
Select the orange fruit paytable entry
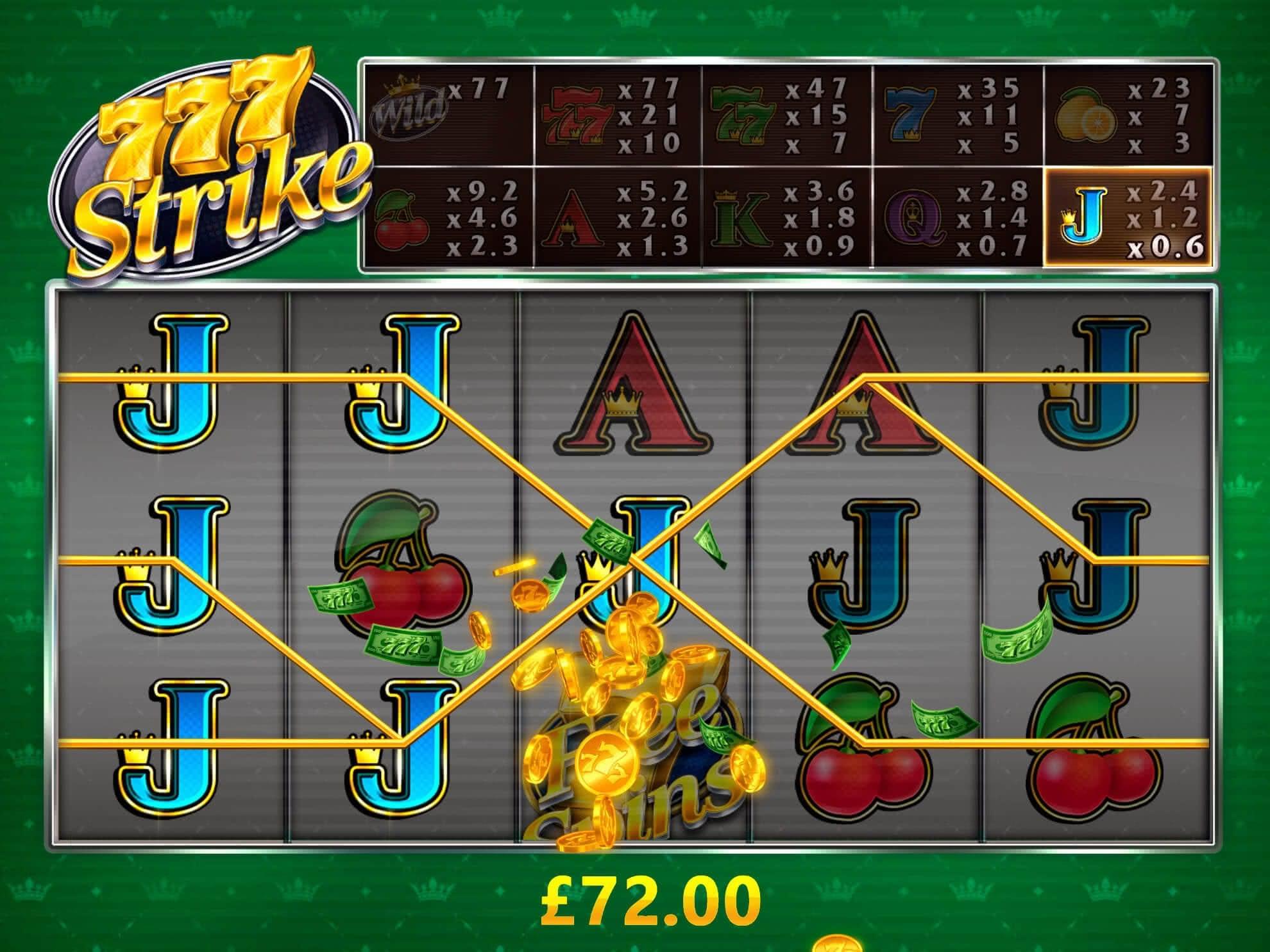tap(1128, 115)
